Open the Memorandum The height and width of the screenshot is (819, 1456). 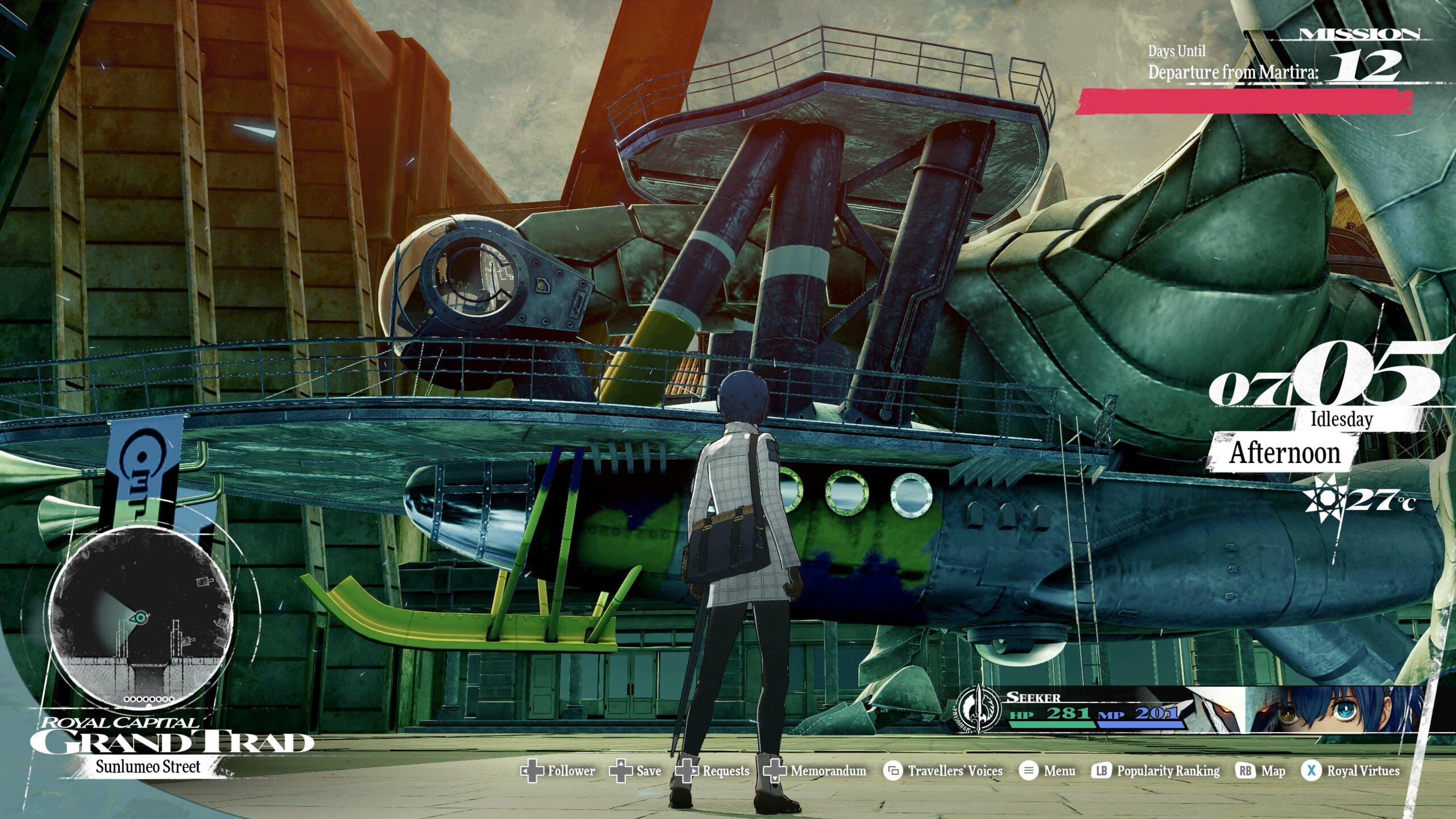[x=816, y=771]
